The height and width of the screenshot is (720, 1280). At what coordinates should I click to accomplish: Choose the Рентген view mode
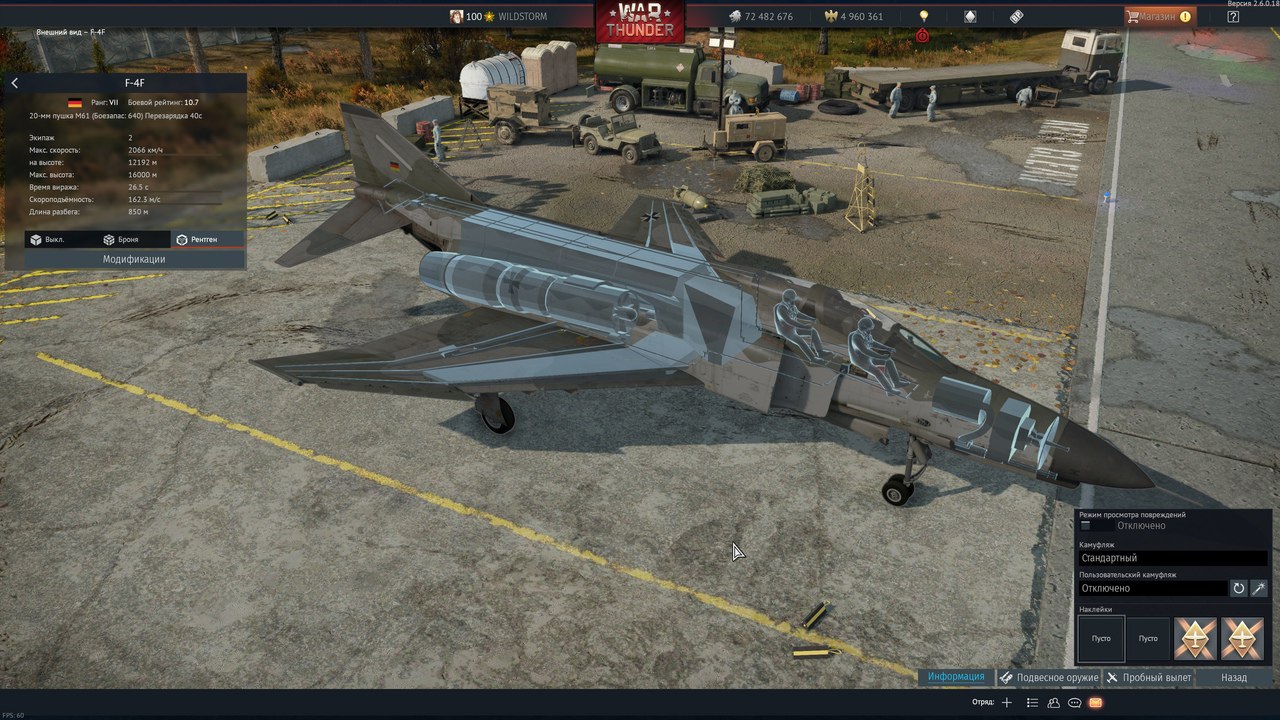click(x=196, y=240)
